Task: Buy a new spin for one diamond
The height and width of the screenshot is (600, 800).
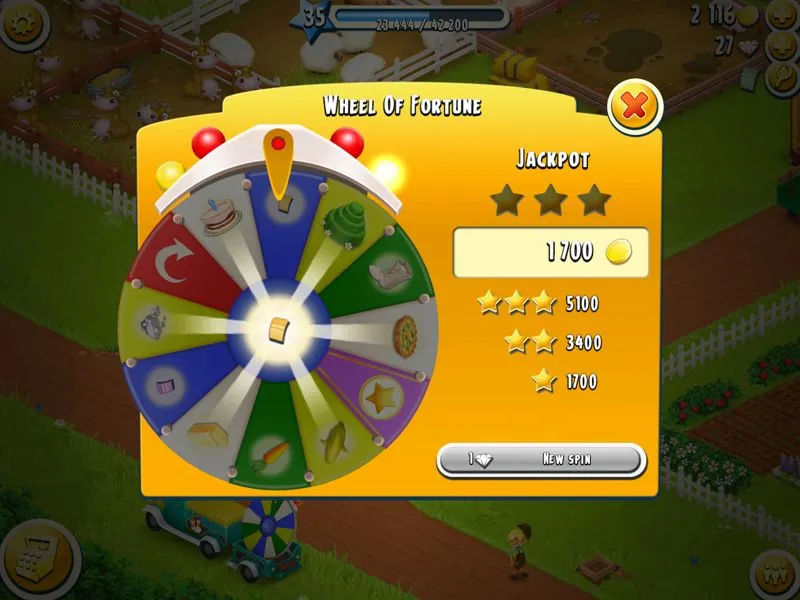Action: pyautogui.click(x=541, y=459)
